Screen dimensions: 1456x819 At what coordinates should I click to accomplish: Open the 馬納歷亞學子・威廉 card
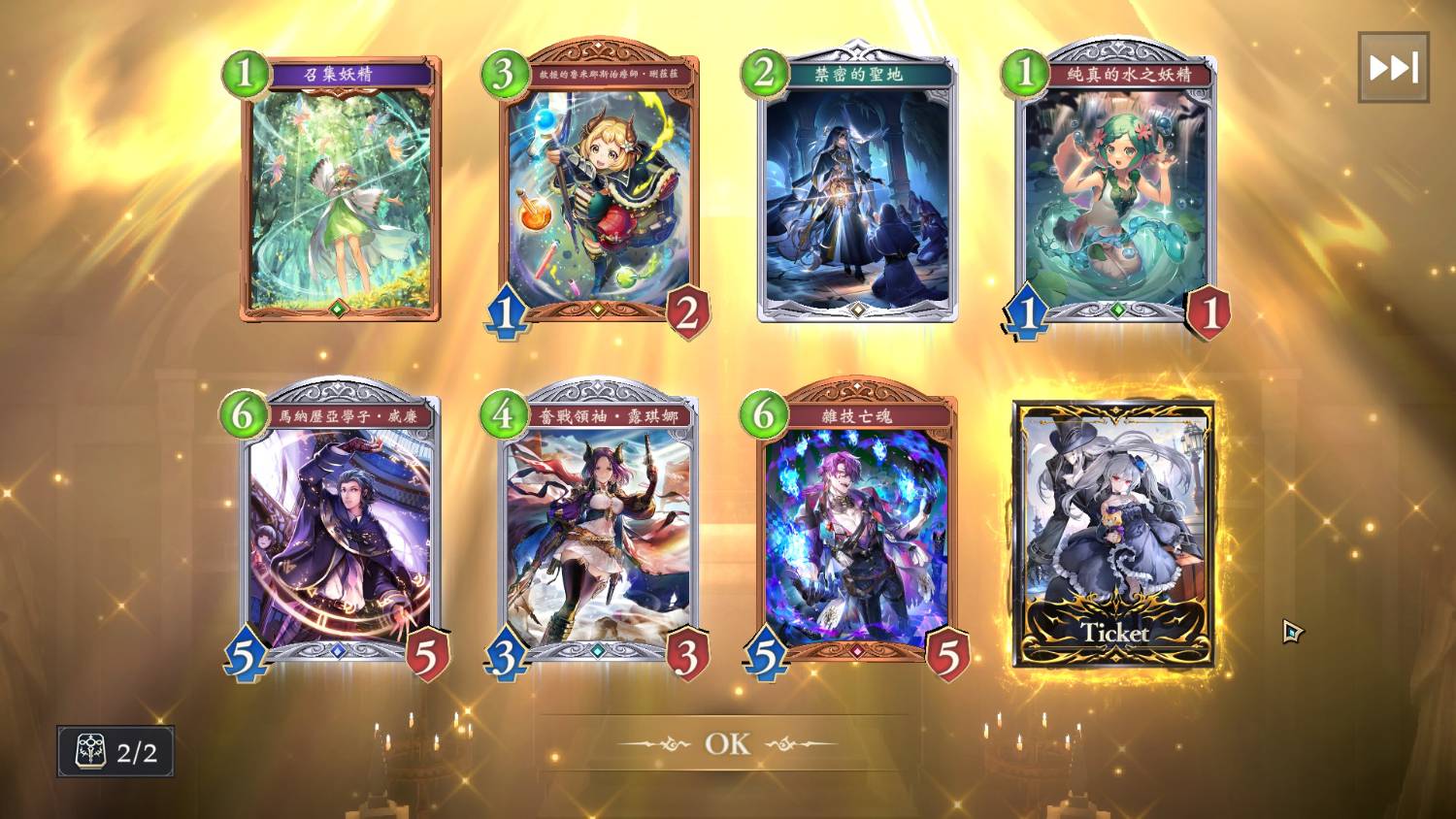(340, 534)
